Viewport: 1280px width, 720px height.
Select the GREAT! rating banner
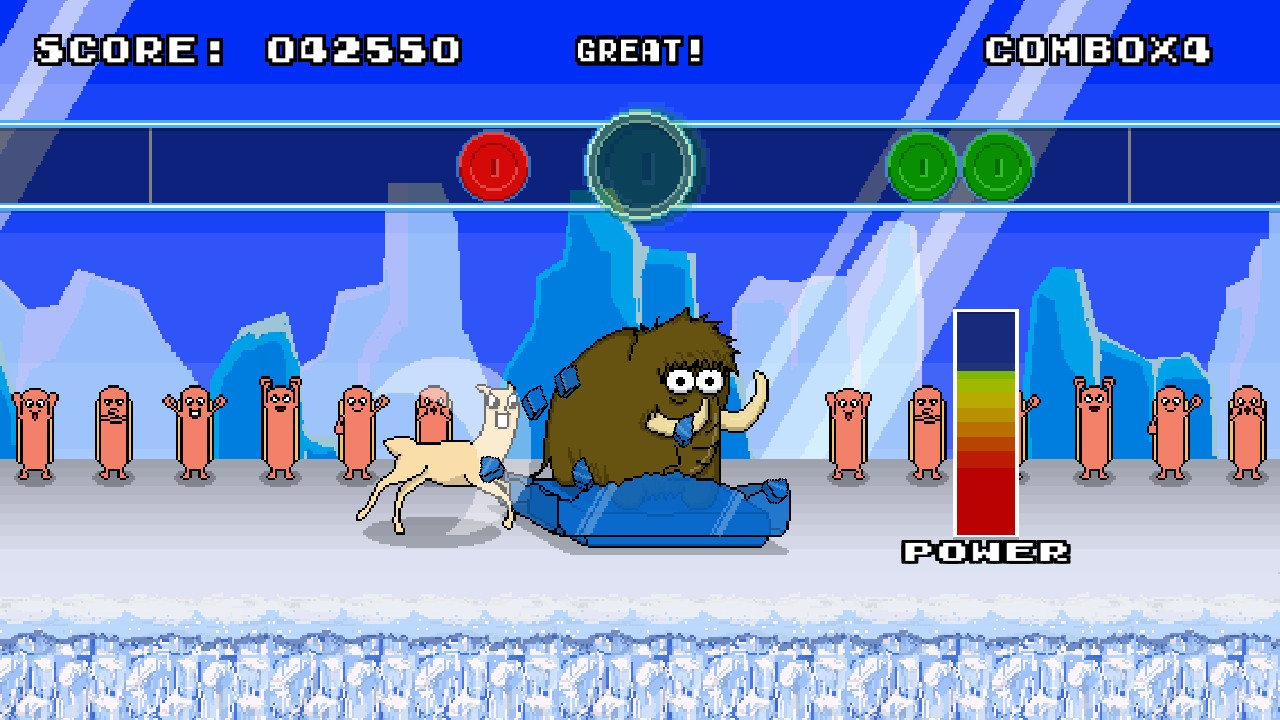[x=641, y=50]
